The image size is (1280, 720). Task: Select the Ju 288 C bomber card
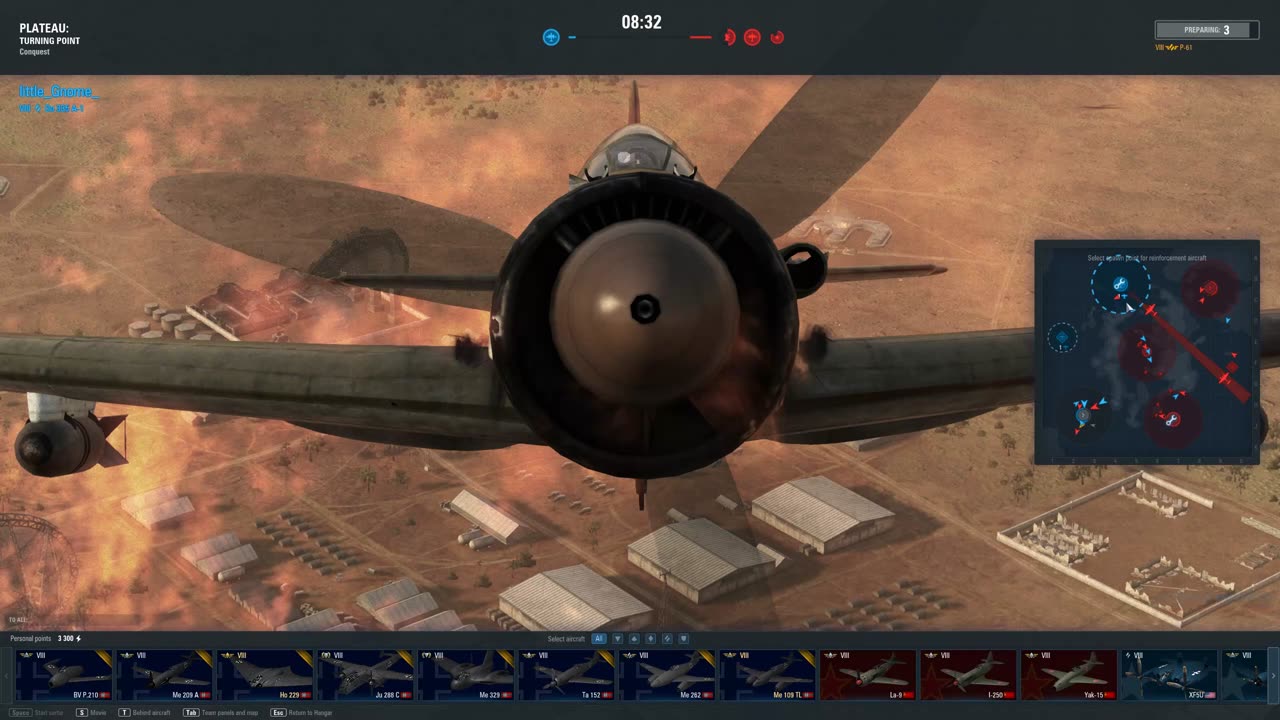[366, 674]
